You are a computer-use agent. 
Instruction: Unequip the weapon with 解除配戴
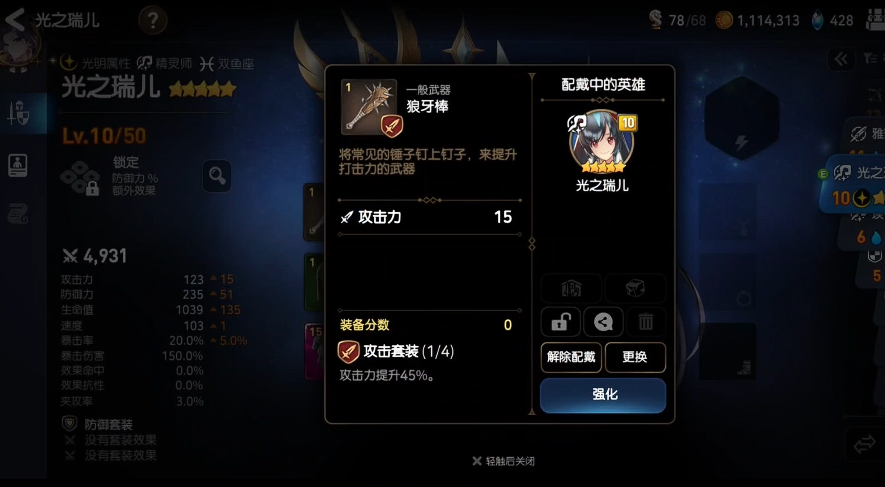(x=570, y=356)
